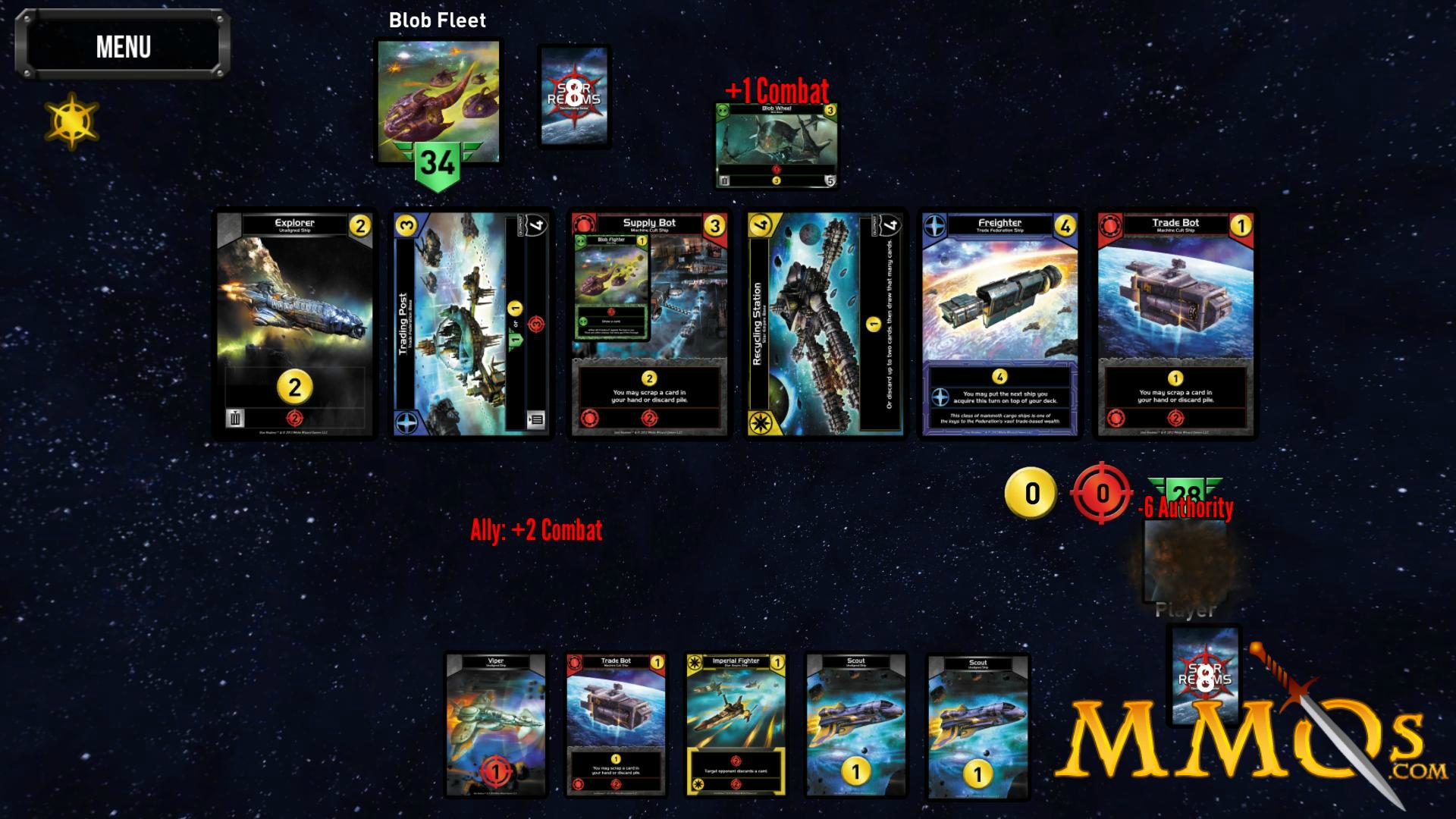Click the scrap trash icon on the Explorer card
The image size is (1456, 819).
tap(235, 416)
